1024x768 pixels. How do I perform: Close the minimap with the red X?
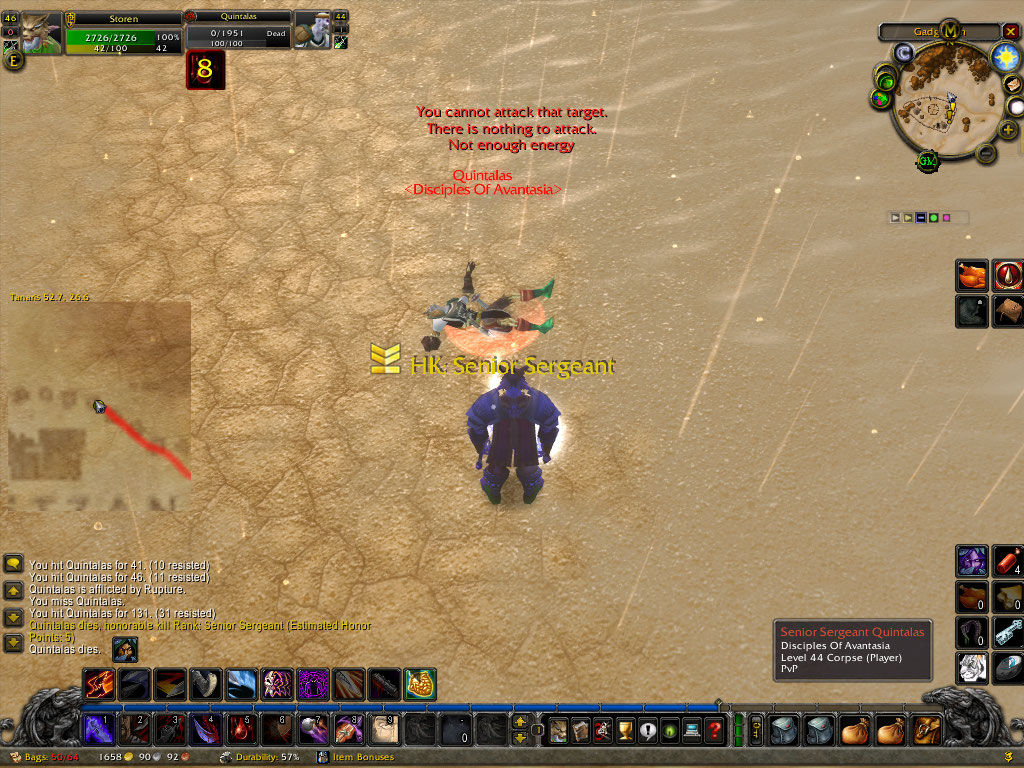pos(1010,31)
